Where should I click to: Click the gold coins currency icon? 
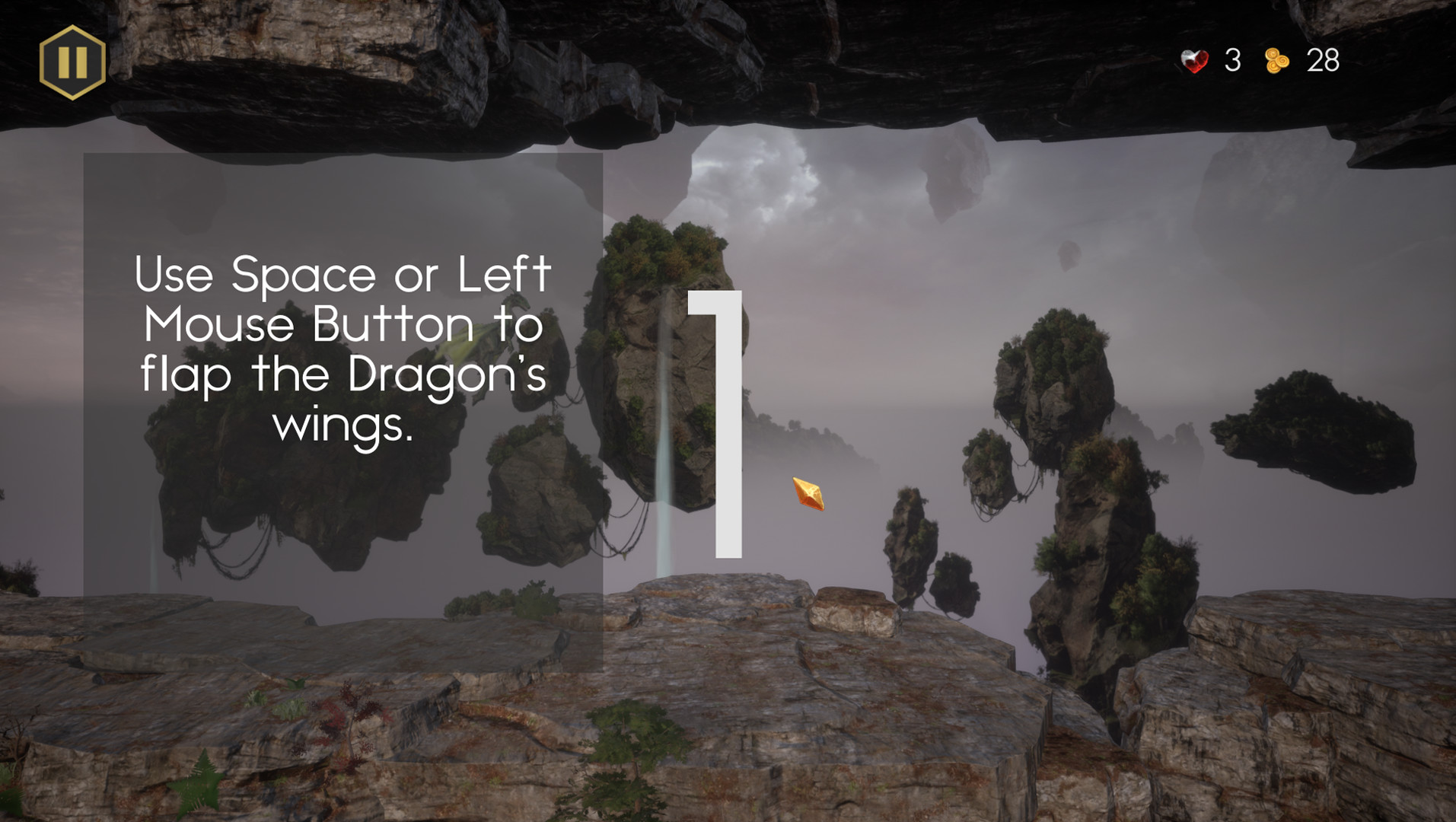coord(1277,61)
